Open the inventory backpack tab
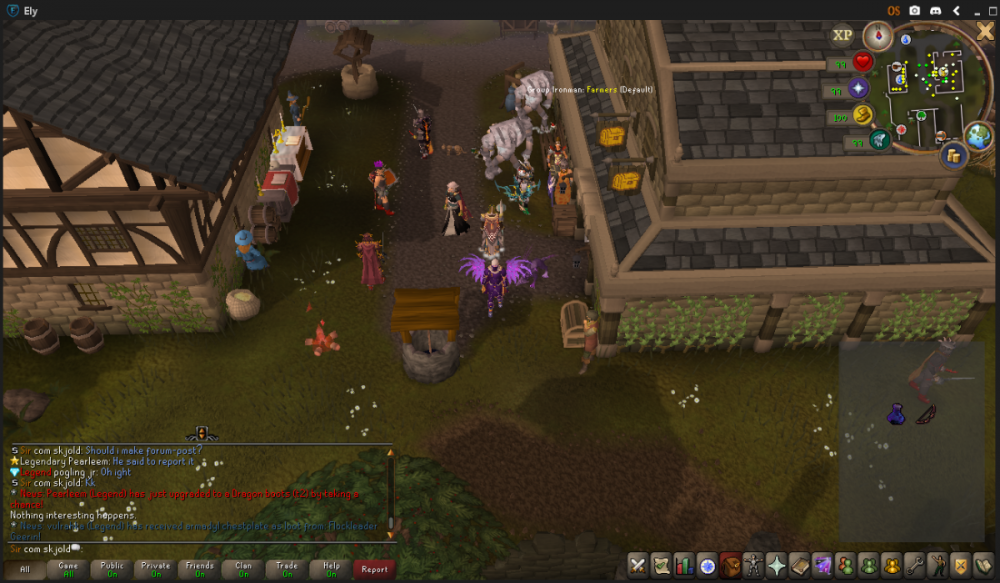The height and width of the screenshot is (583, 1000). 730,565
